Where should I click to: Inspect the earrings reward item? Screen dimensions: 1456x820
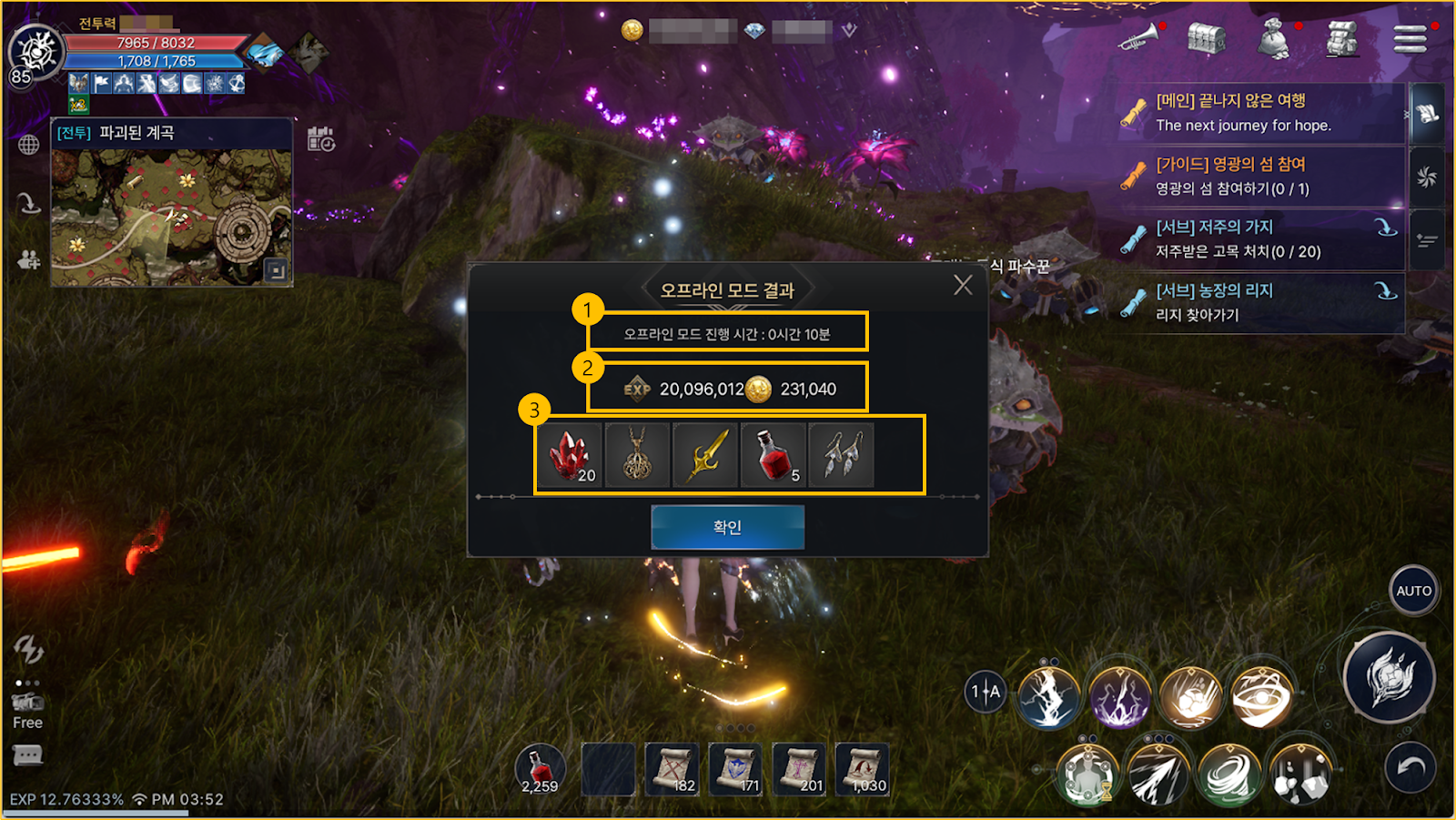(x=841, y=455)
